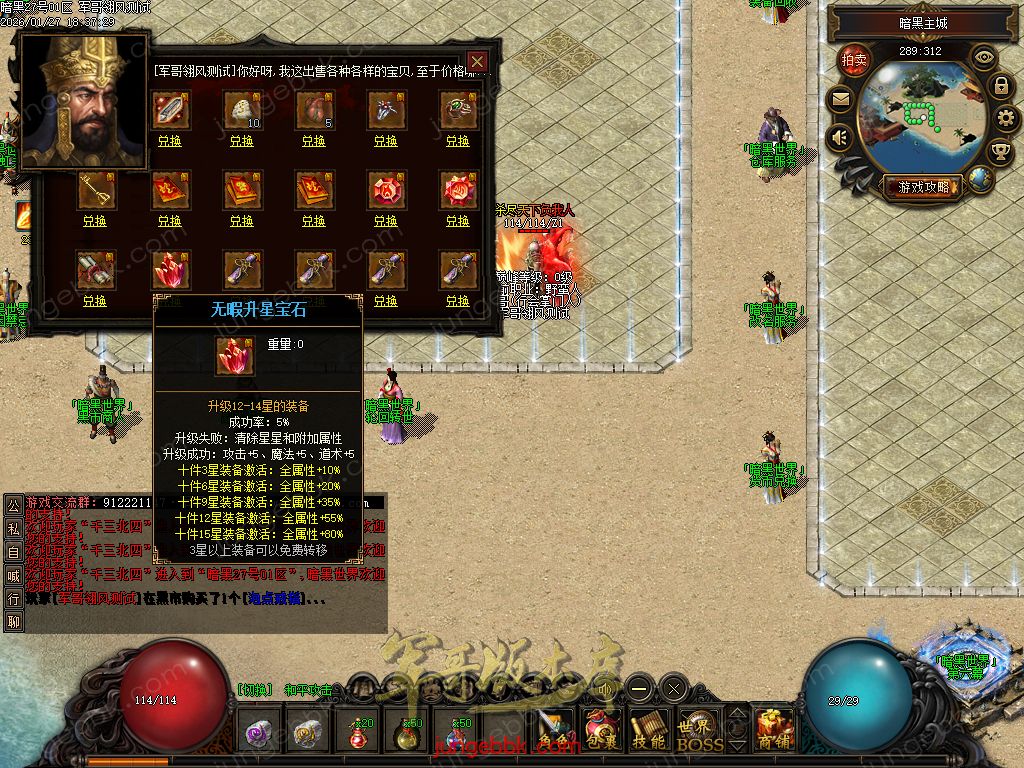Image resolution: width=1024 pixels, height=768 pixels.
Task: Select the heart item with count 5
Action: [314, 110]
